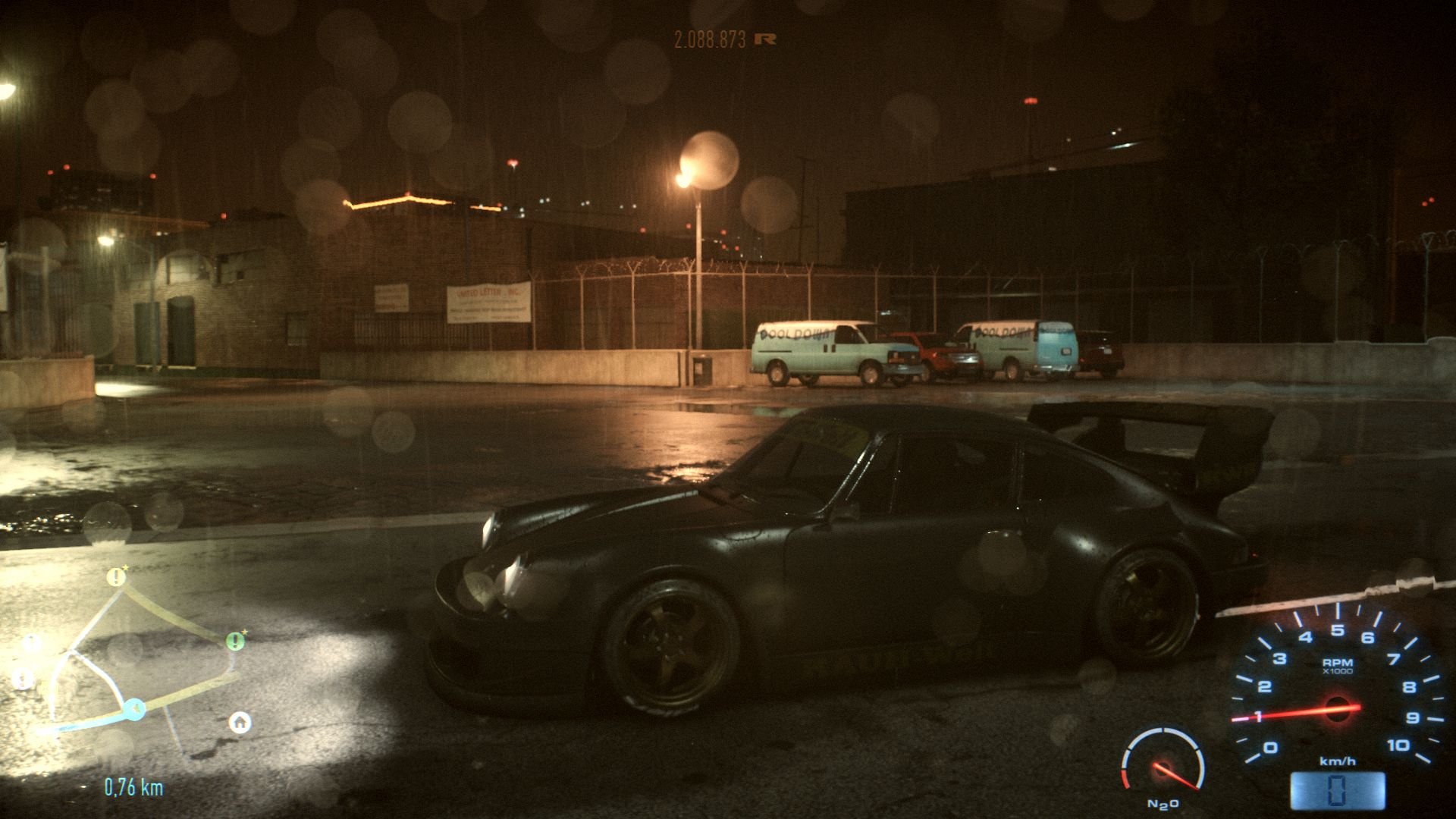Click the km/h label under the speed readout
This screenshot has height=819, width=1456.
click(x=1338, y=762)
